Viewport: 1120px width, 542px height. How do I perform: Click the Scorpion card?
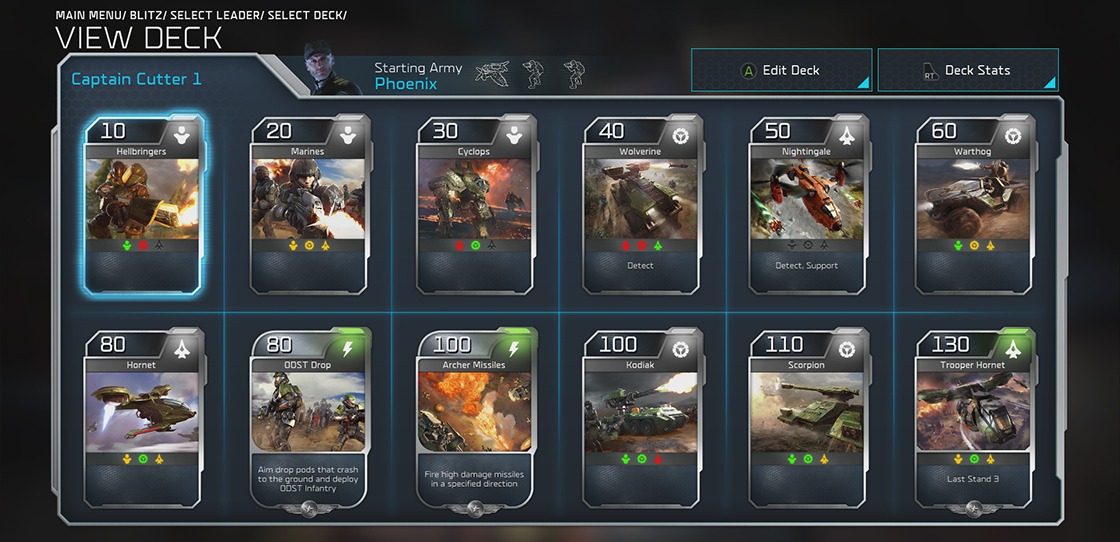coord(807,418)
